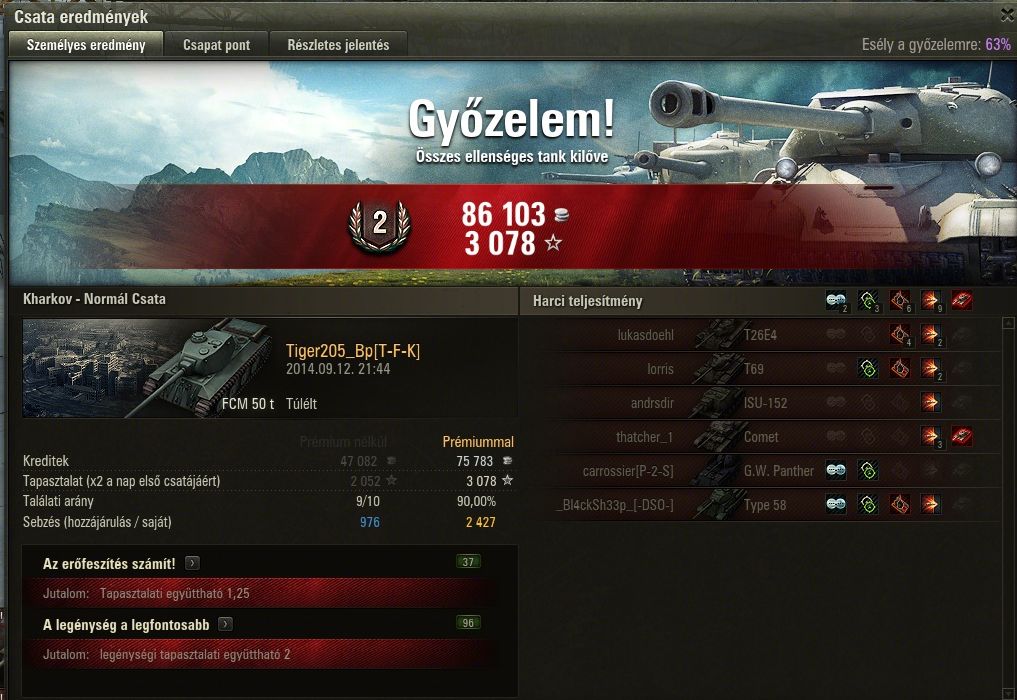The image size is (1017, 700).
Task: Select the lukasdoehl T26E4 row
Action: 760,335
